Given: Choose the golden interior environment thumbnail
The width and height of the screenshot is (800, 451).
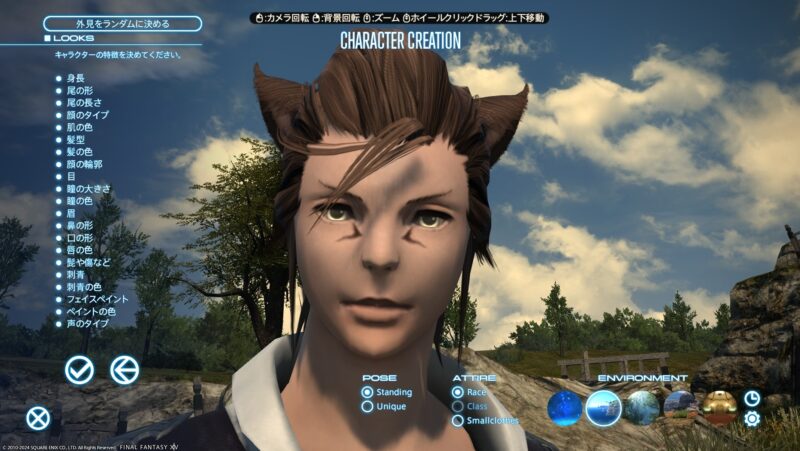Looking at the screenshot, I should [x=719, y=407].
